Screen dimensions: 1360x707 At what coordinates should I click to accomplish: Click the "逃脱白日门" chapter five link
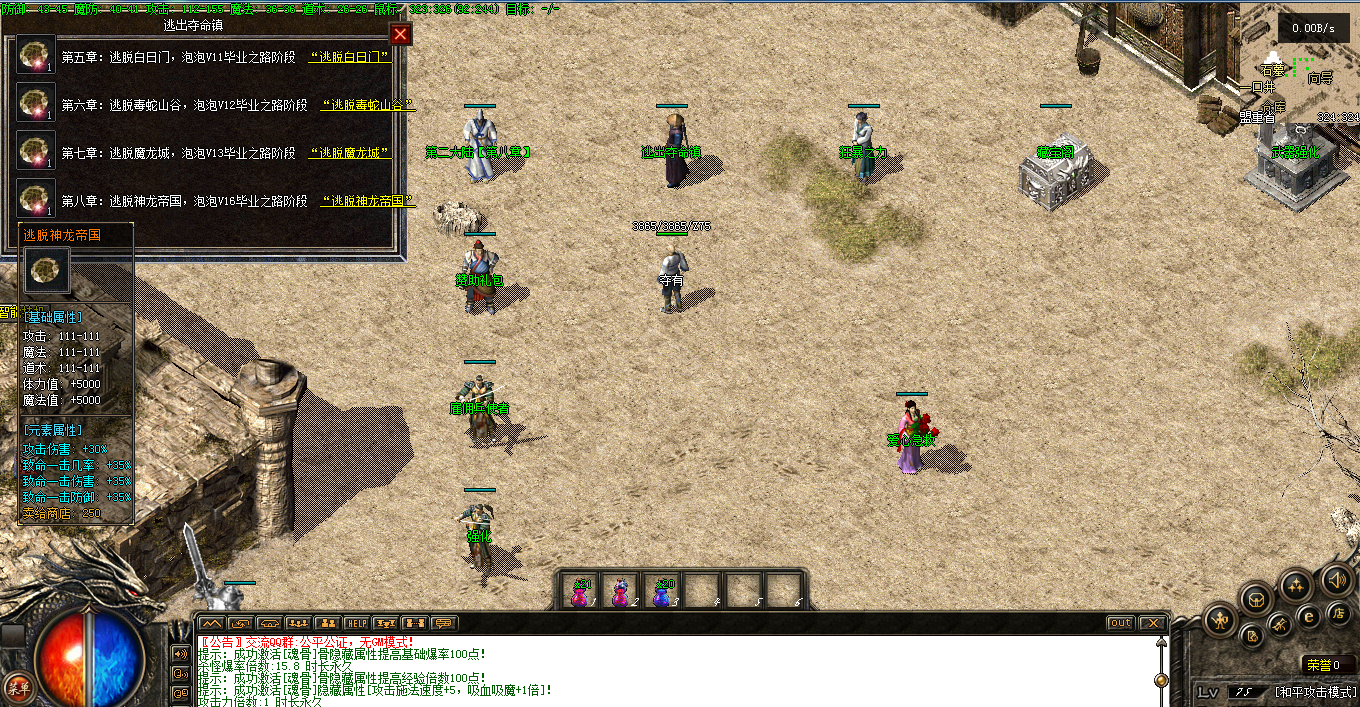(x=349, y=57)
